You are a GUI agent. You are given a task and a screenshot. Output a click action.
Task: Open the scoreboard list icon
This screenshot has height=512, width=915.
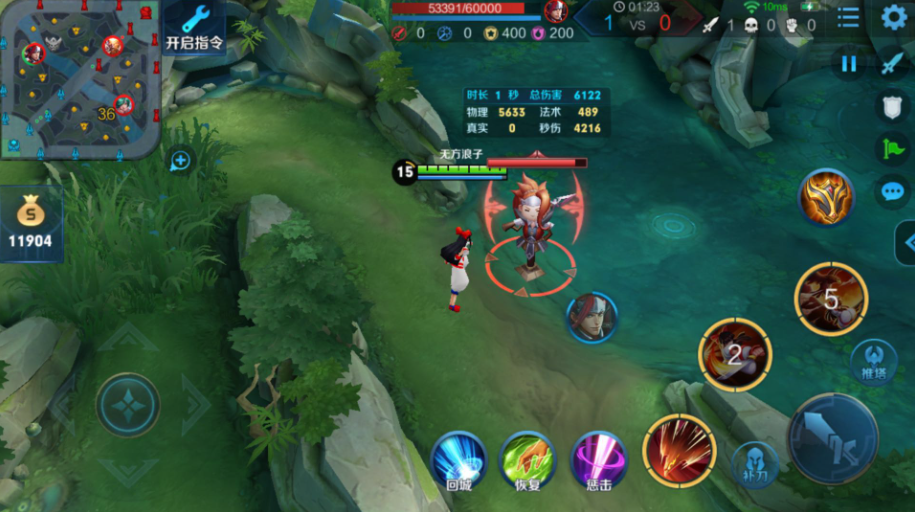click(x=848, y=17)
